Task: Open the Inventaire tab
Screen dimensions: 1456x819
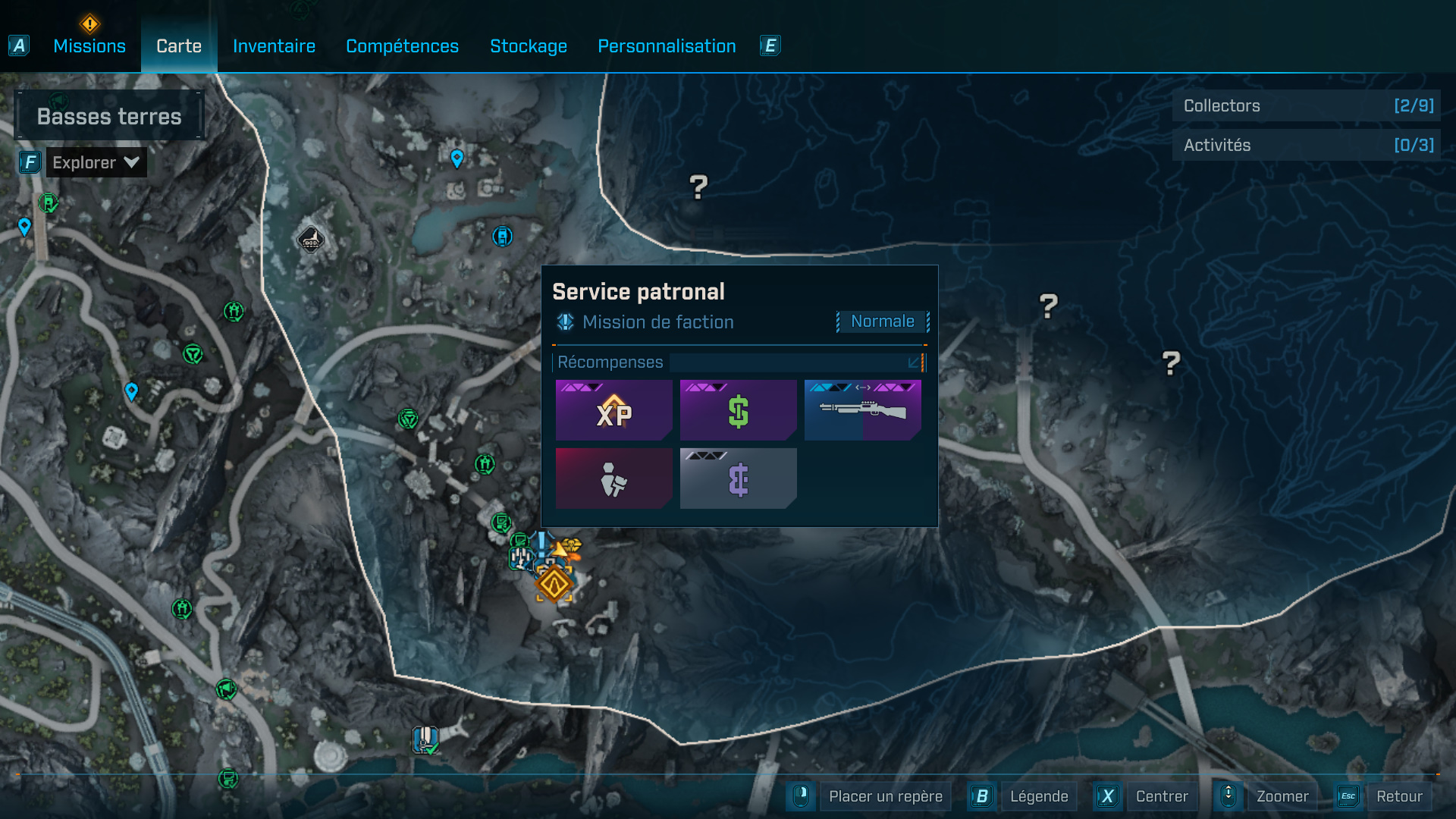Action: (x=274, y=46)
